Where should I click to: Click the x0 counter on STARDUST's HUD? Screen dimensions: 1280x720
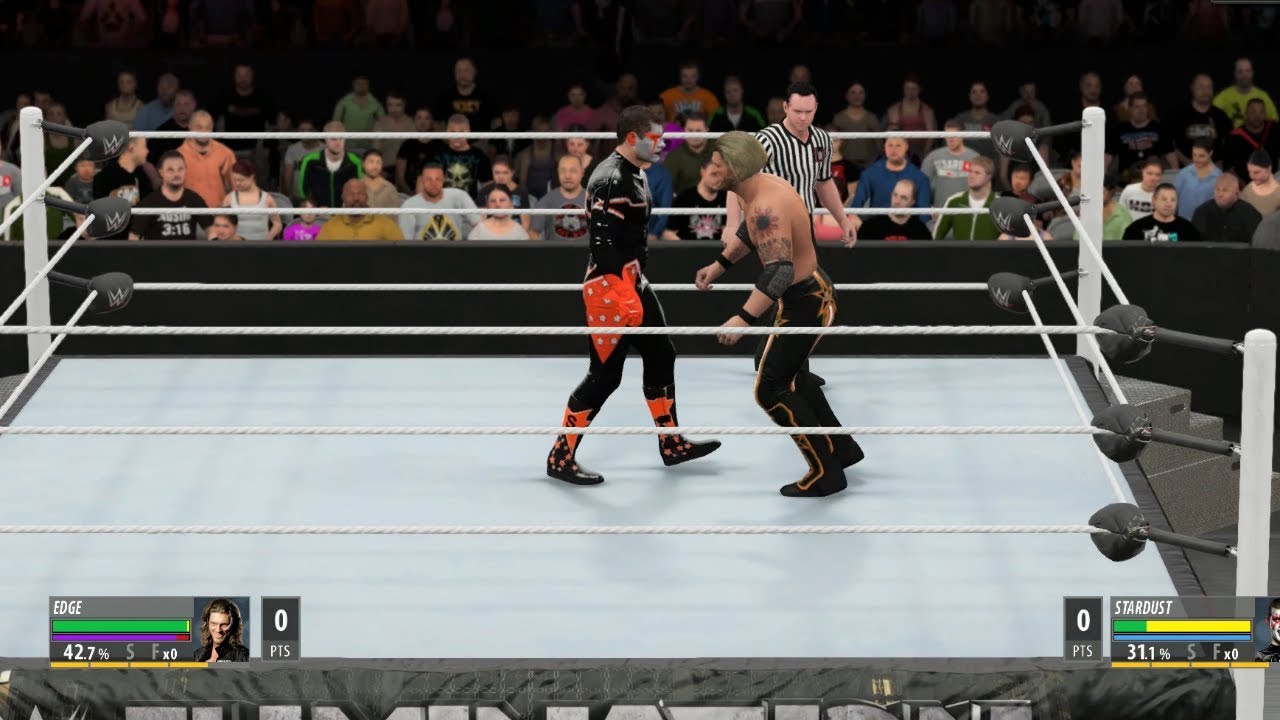coord(1231,653)
